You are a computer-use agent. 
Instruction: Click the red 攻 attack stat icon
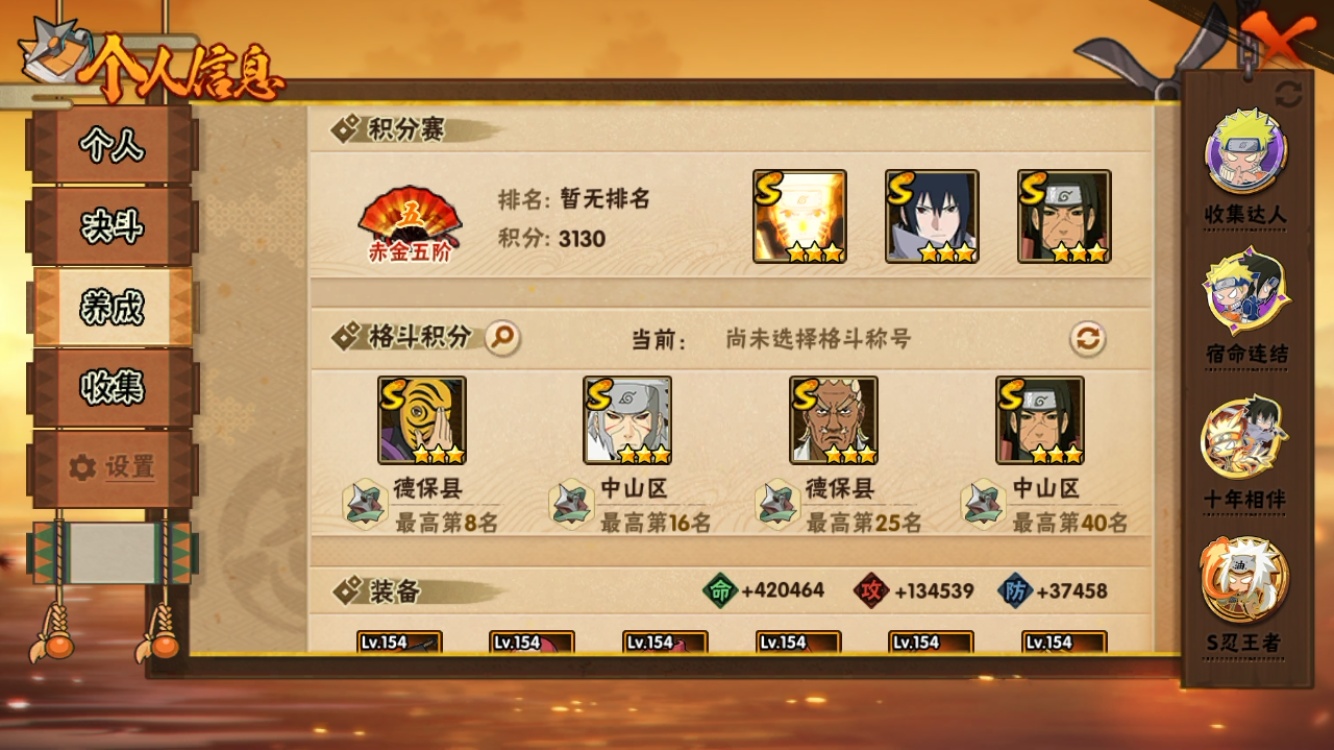coord(870,589)
